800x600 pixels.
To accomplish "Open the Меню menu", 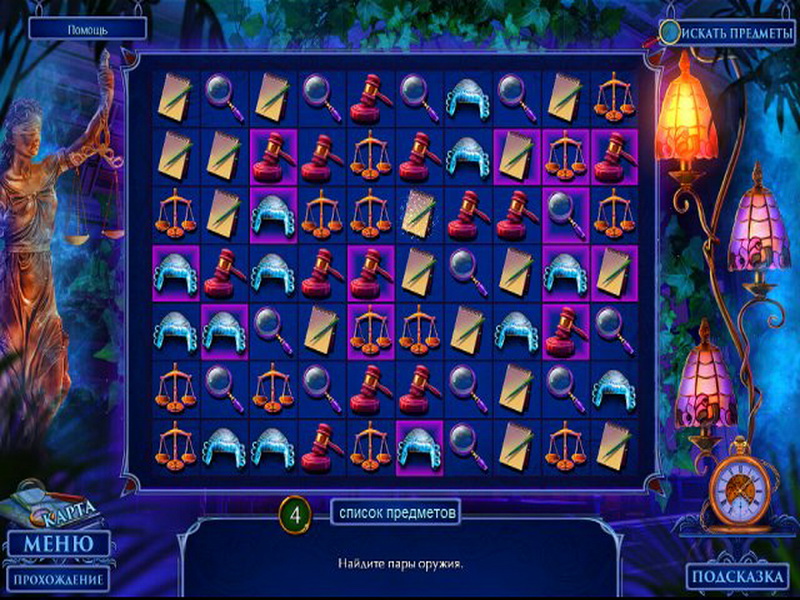I will pos(59,544).
